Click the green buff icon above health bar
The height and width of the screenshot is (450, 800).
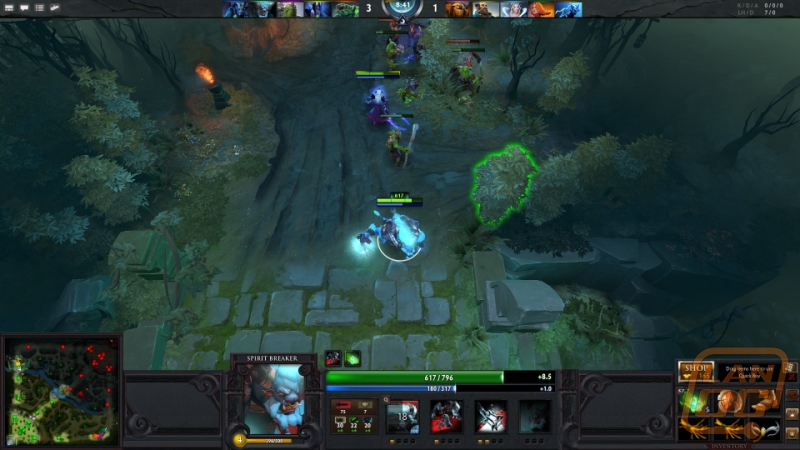pos(352,358)
